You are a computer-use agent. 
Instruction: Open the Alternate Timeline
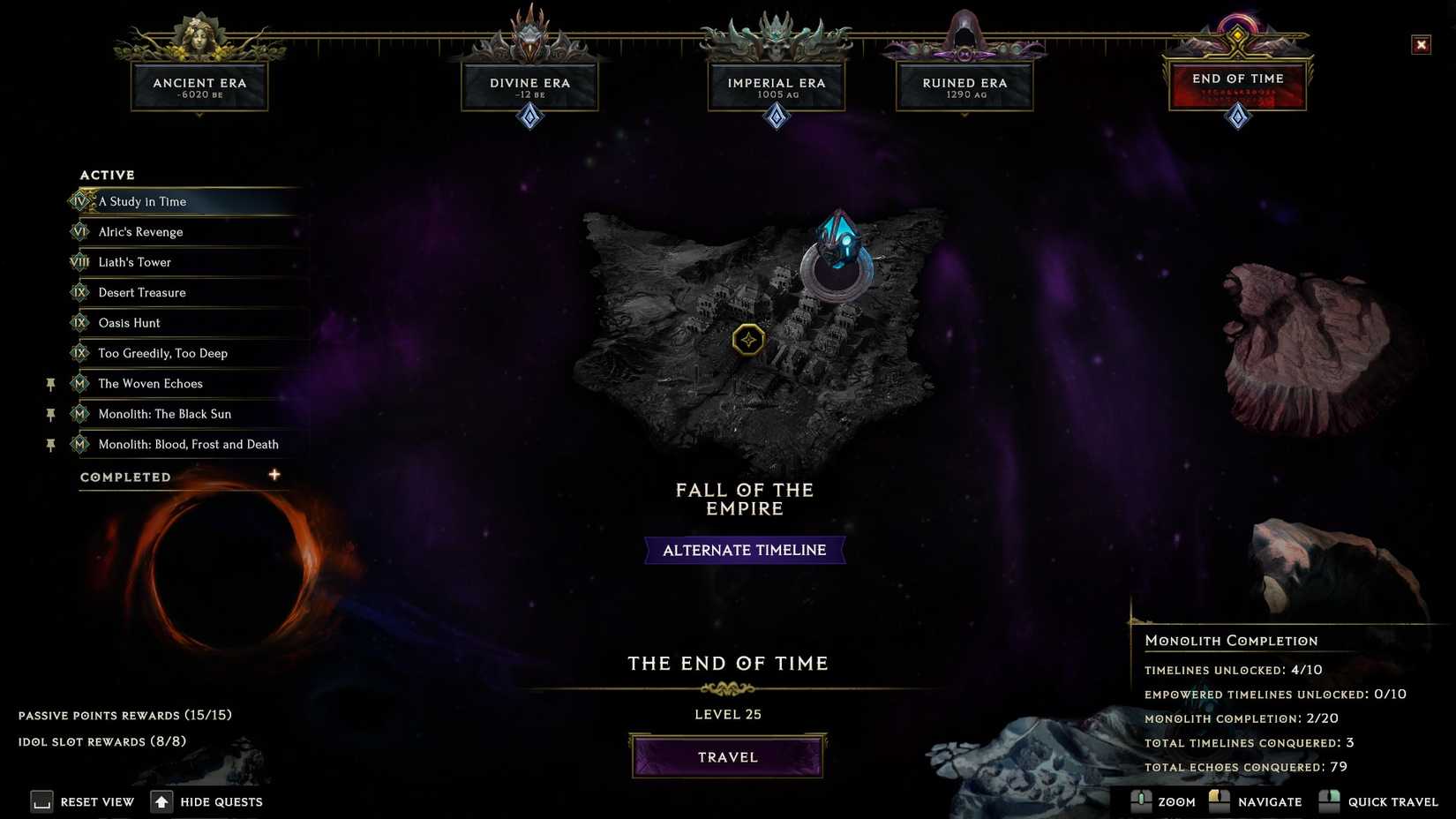click(x=744, y=549)
